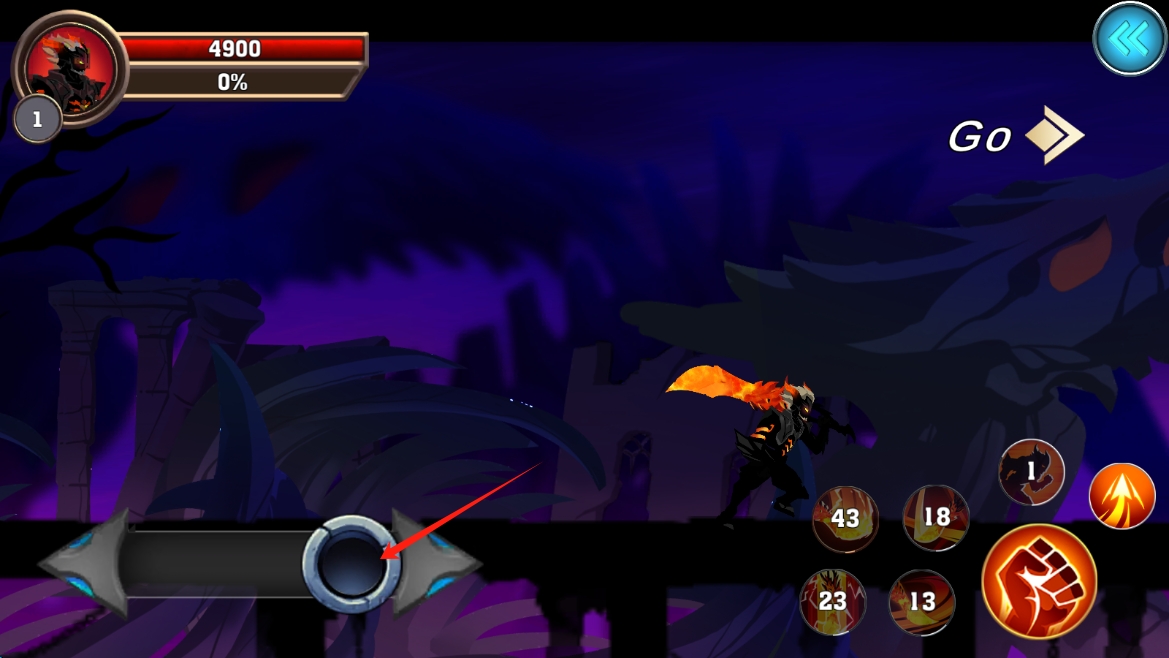Screen dimensions: 1169x658
Task: Open the double-chevron button in top corner
Action: 1129,39
